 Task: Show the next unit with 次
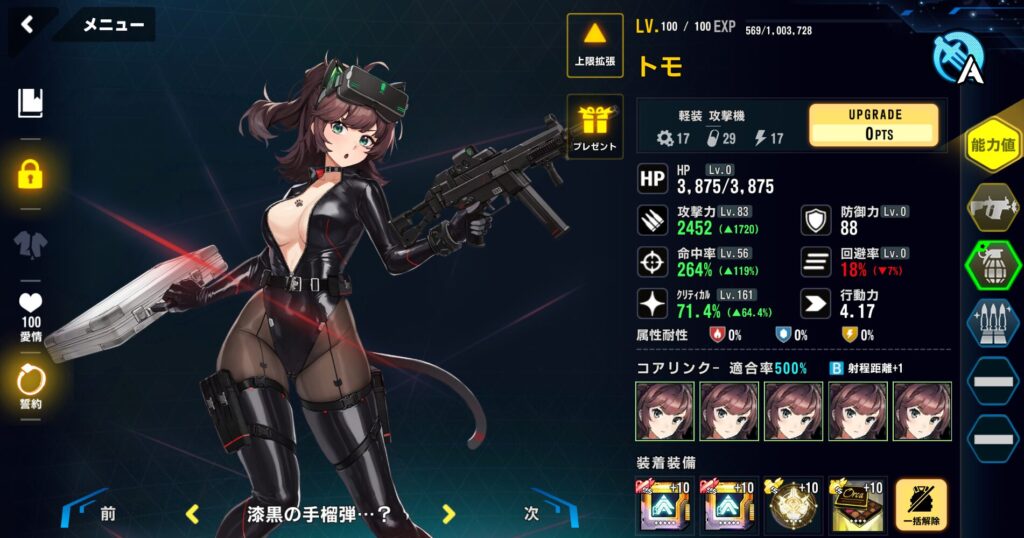tap(532, 514)
